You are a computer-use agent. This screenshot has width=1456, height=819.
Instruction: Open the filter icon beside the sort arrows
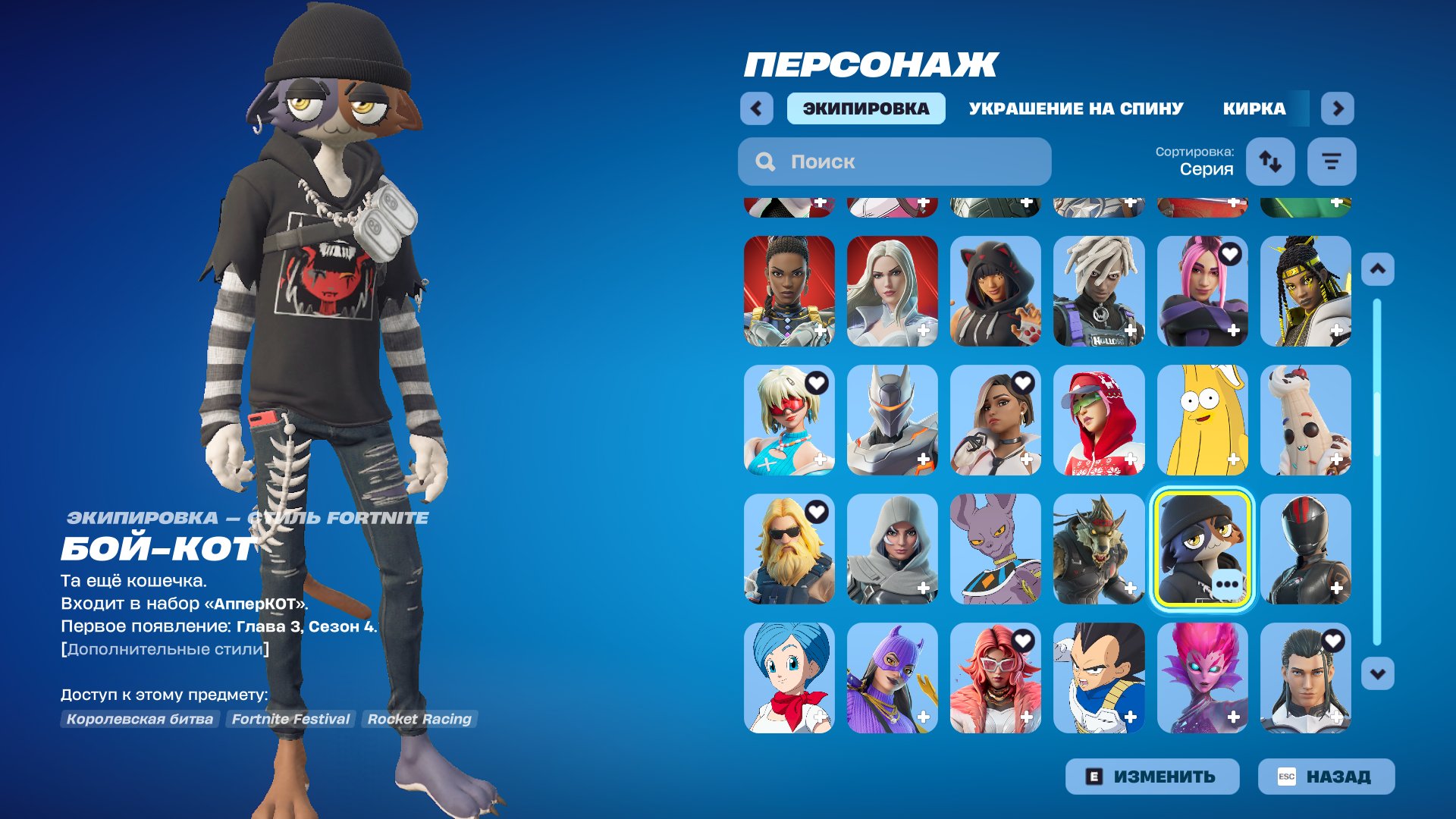point(1332,161)
